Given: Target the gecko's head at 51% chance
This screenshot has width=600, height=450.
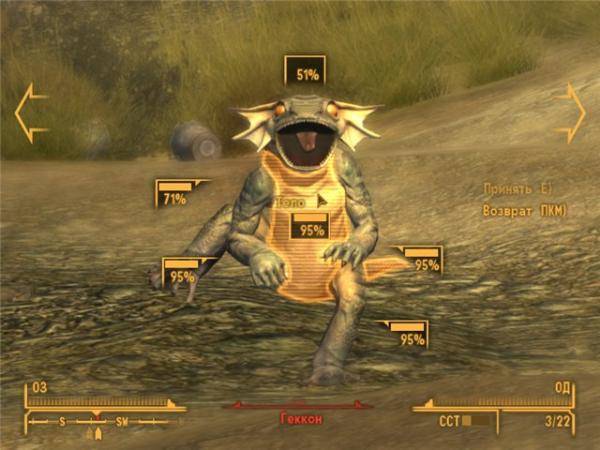Looking at the screenshot, I should [x=305, y=71].
